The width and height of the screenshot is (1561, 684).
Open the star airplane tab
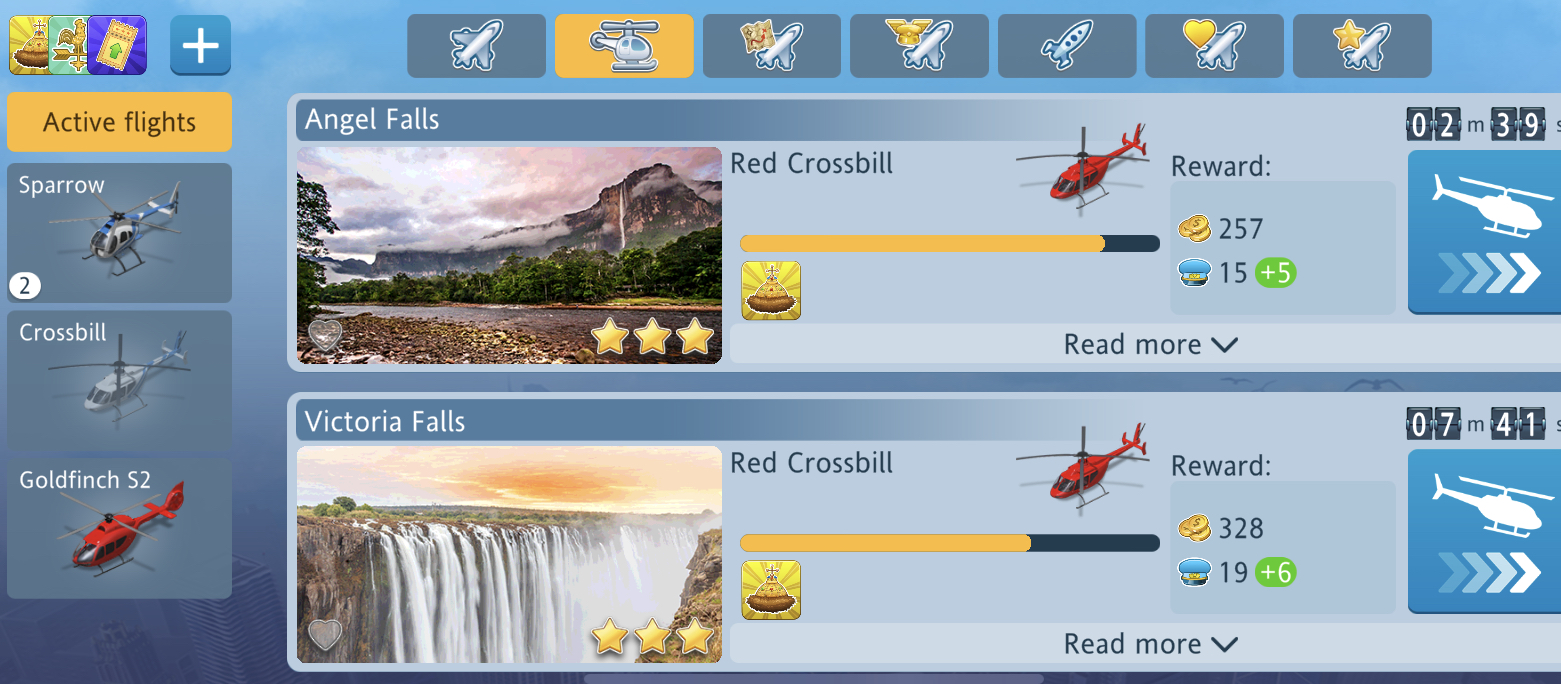point(1361,46)
